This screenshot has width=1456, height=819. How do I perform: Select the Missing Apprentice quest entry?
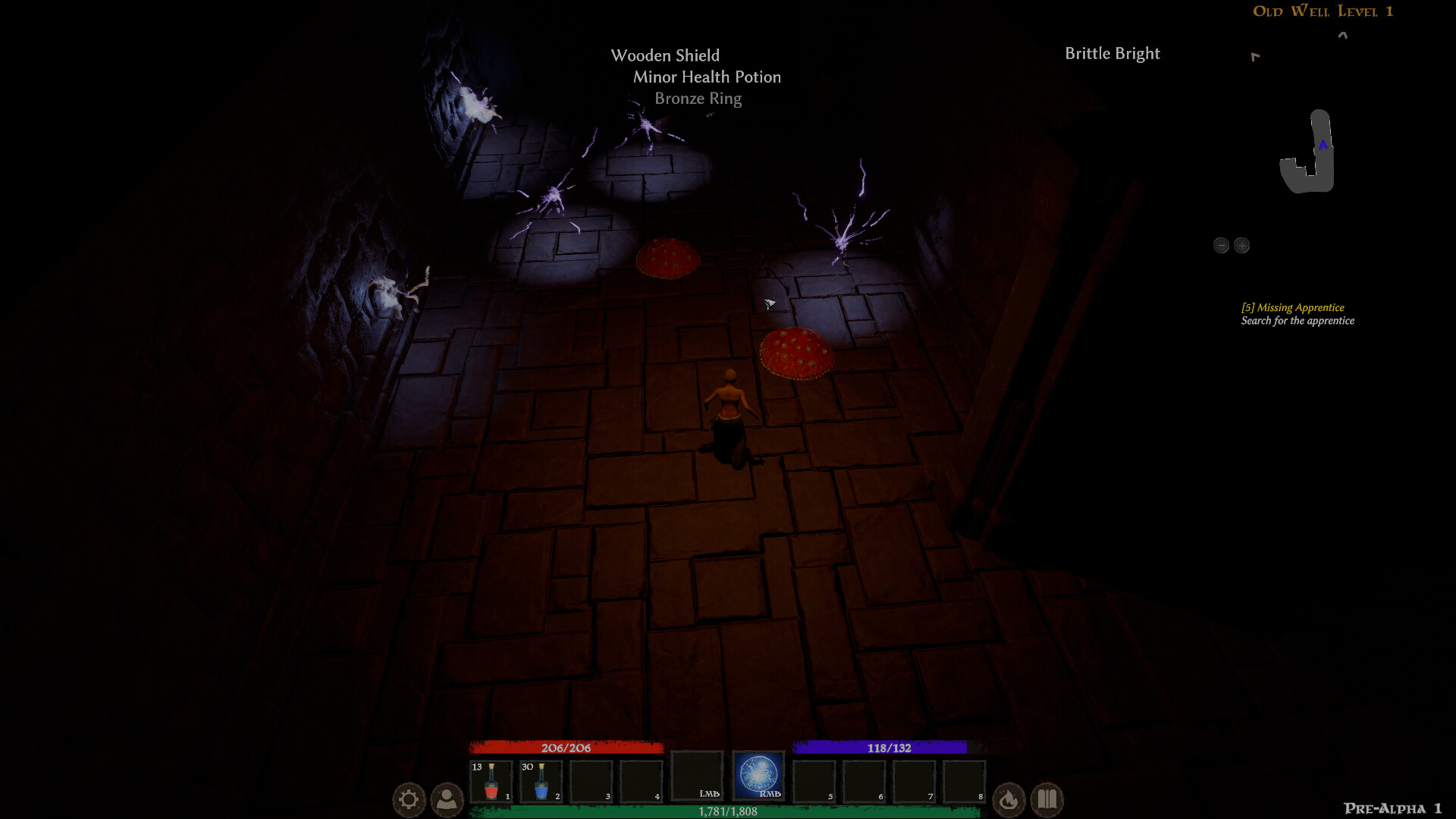point(1291,308)
